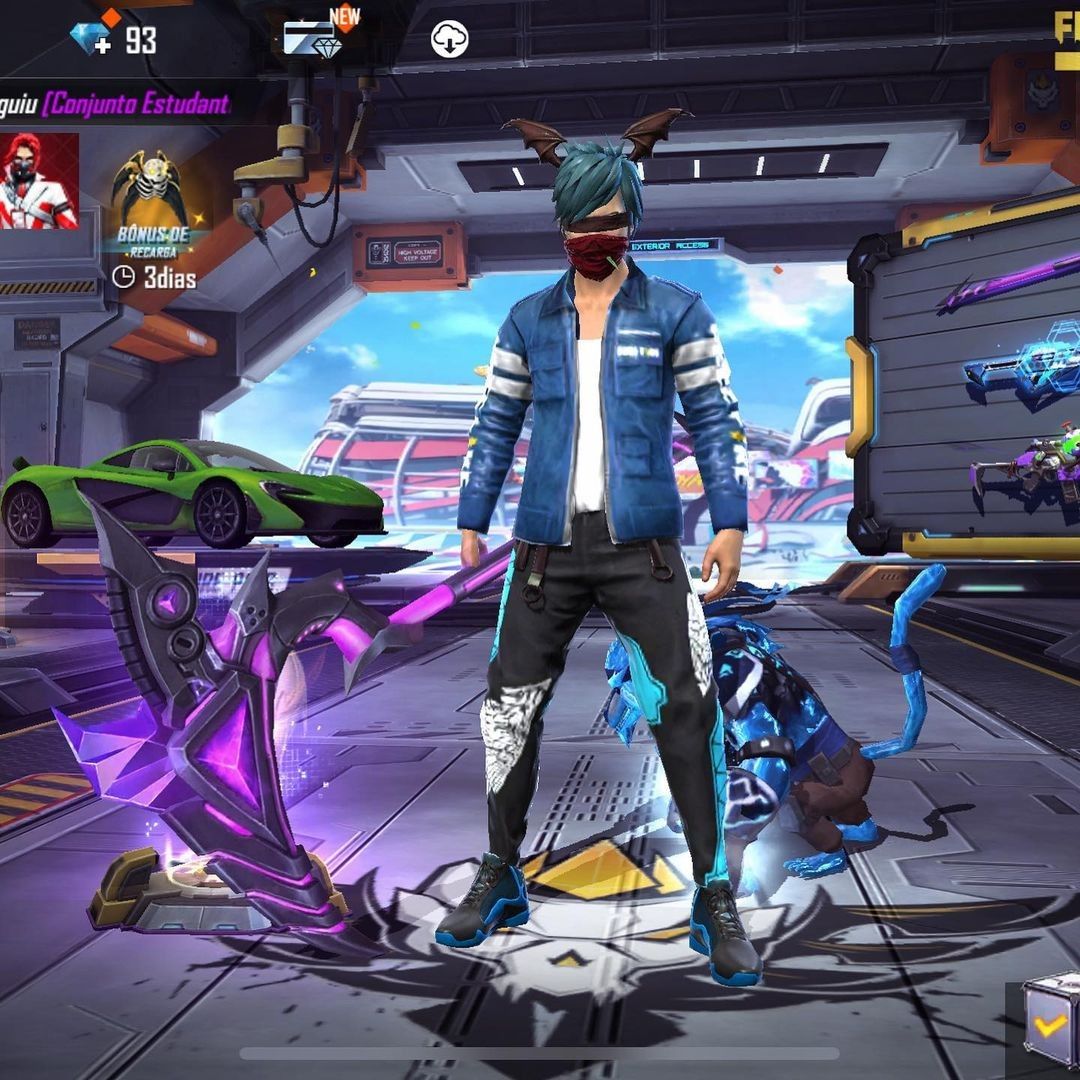
Task: Open the membership card icon marked NEW
Action: [314, 39]
